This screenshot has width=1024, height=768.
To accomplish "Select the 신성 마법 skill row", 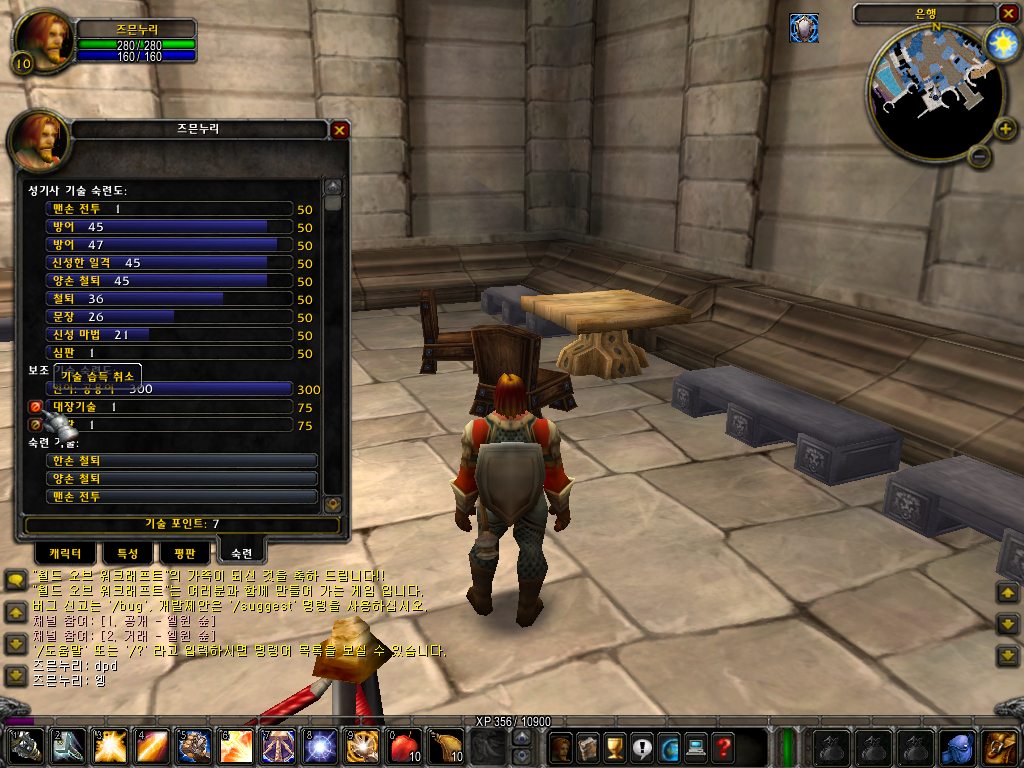I will (170, 335).
